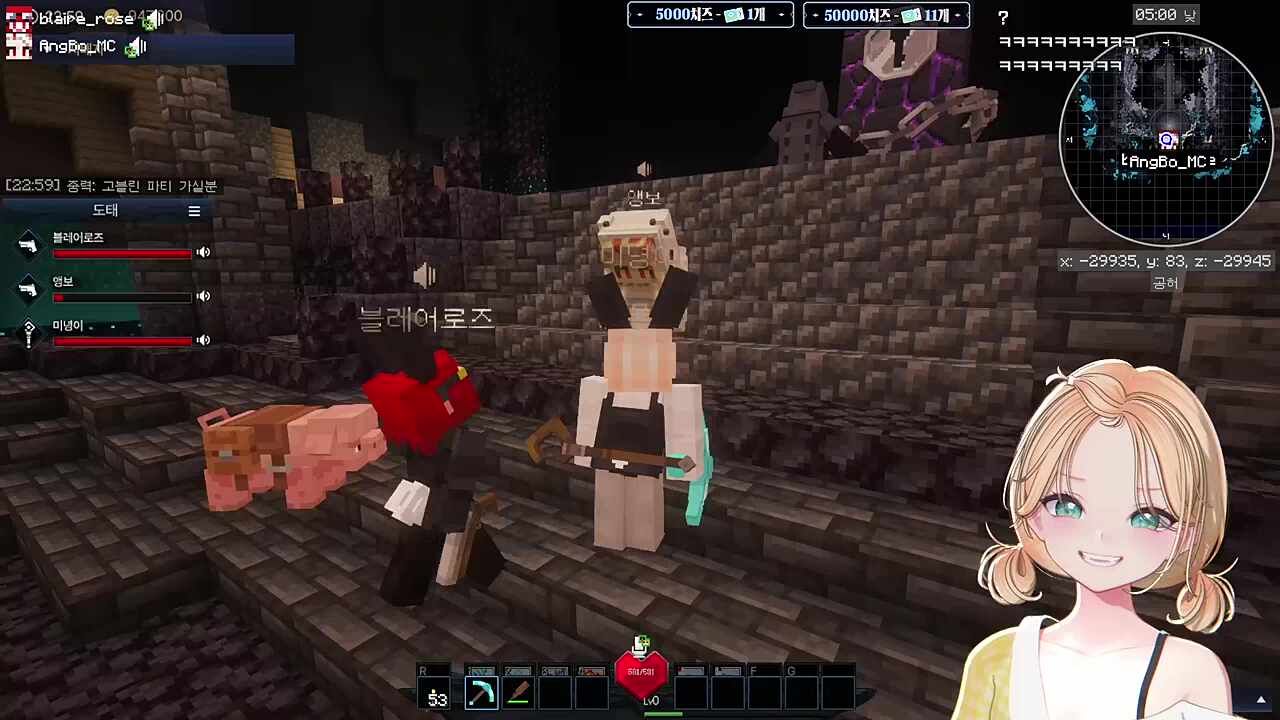Select the diamond pickaxe hotbar slot
The height and width of the screenshot is (720, 1280).
[481, 692]
